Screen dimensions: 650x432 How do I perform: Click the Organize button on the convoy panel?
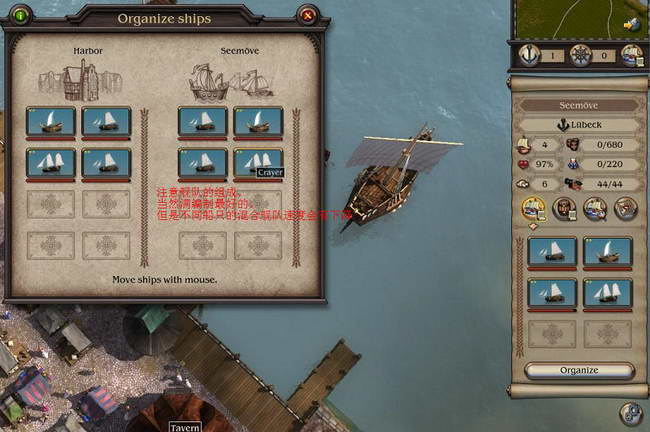(x=579, y=370)
